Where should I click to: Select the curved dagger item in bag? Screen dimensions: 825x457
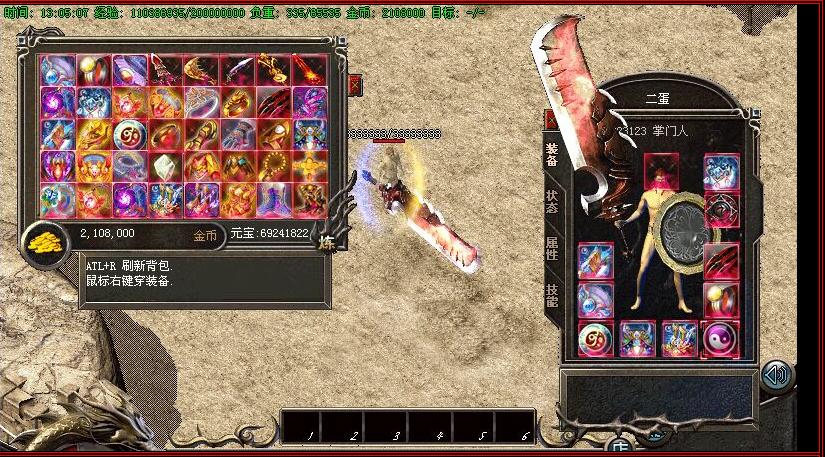click(238, 70)
